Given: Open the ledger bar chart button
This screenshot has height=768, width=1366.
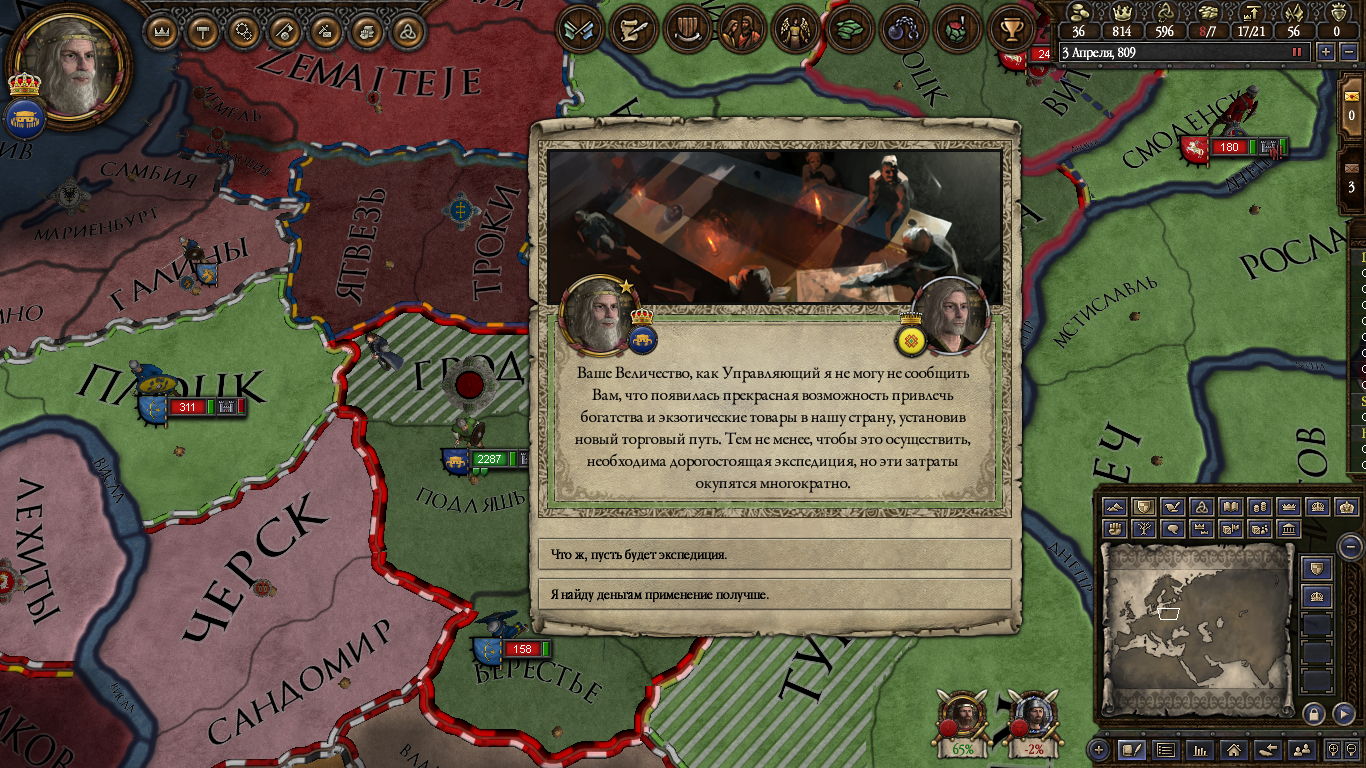Looking at the screenshot, I should (1200, 749).
